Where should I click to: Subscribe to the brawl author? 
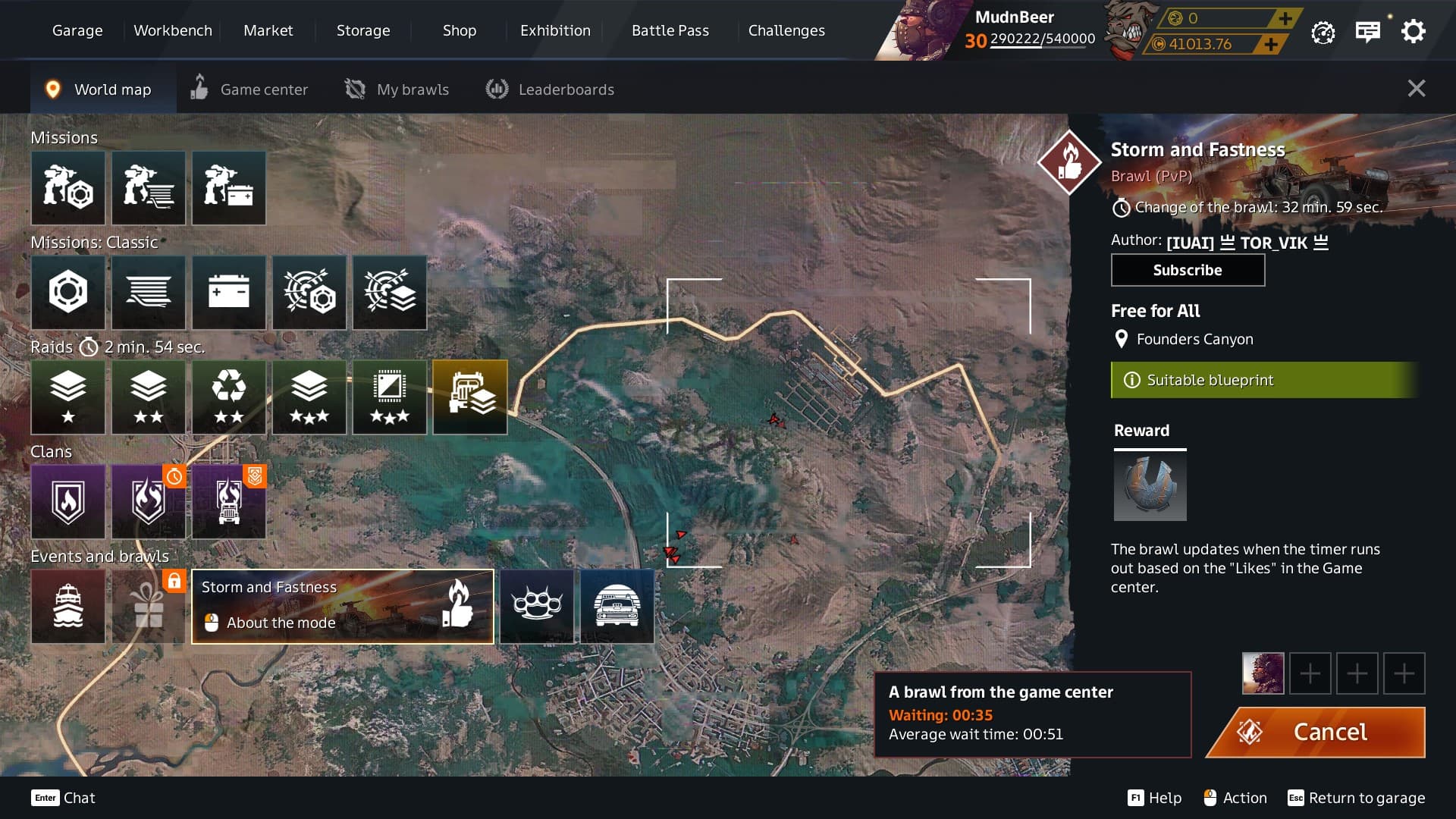coord(1187,270)
